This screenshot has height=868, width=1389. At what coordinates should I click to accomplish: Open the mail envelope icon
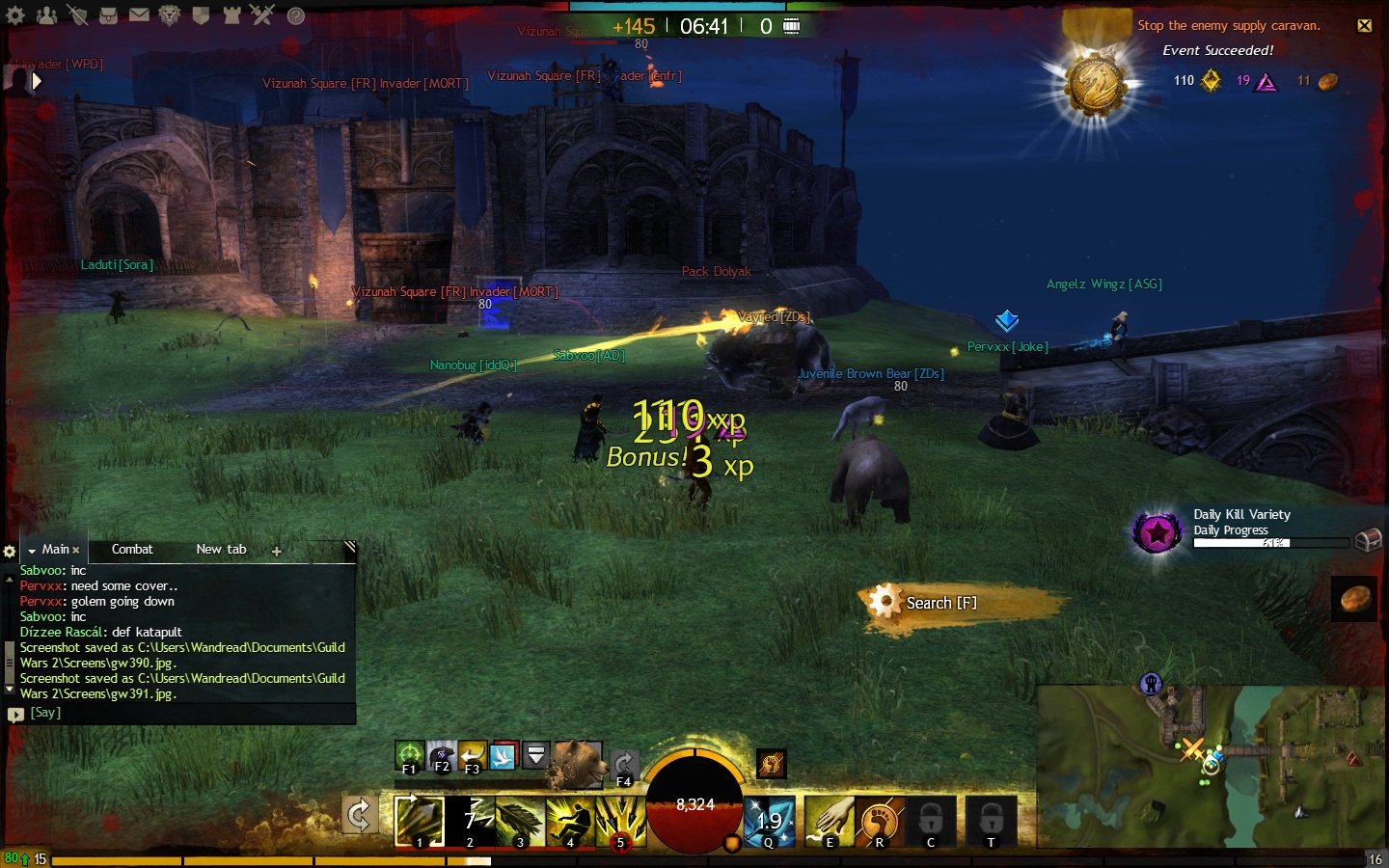(139, 15)
